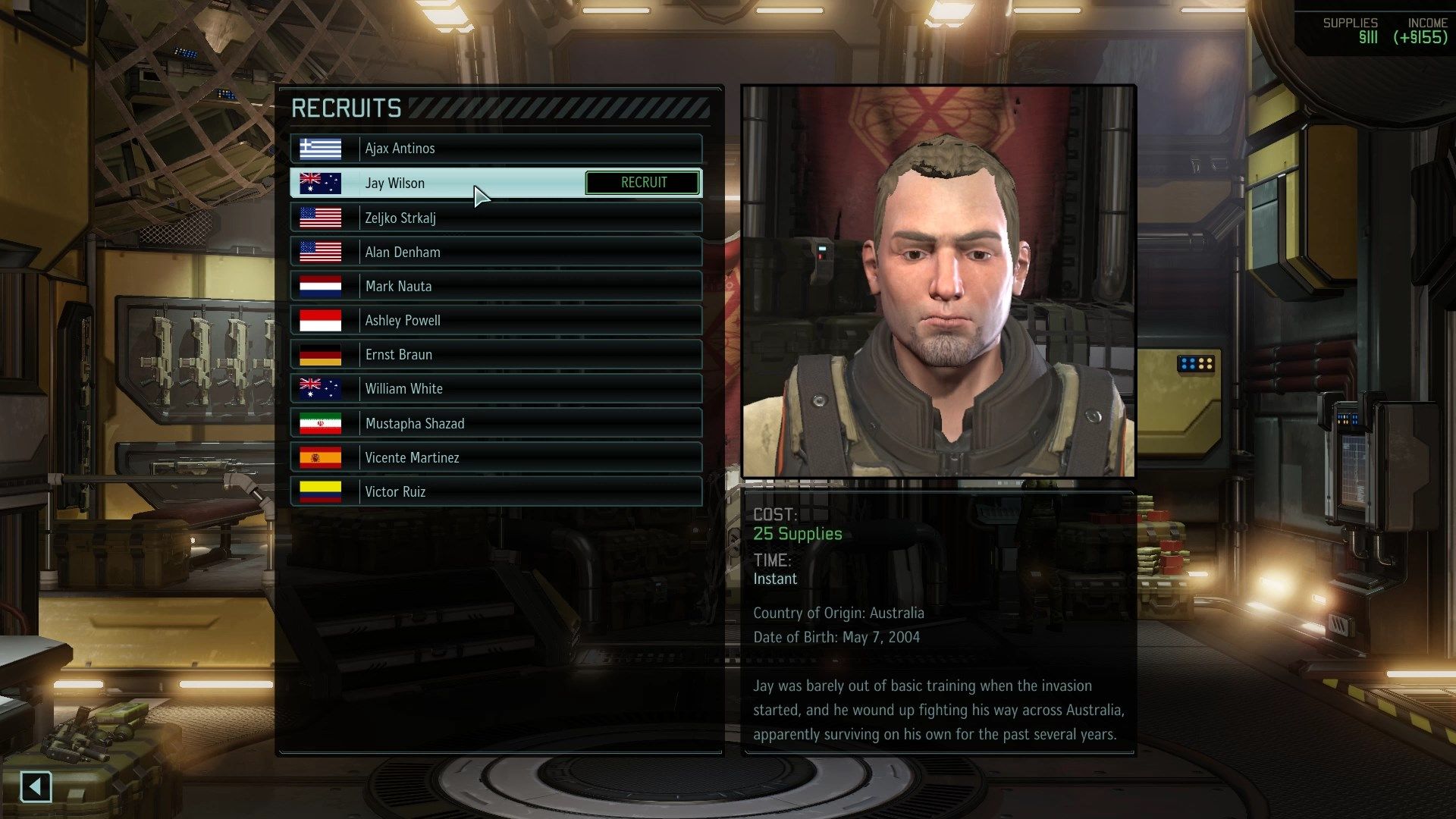Select Alan Denham's row

496,252
